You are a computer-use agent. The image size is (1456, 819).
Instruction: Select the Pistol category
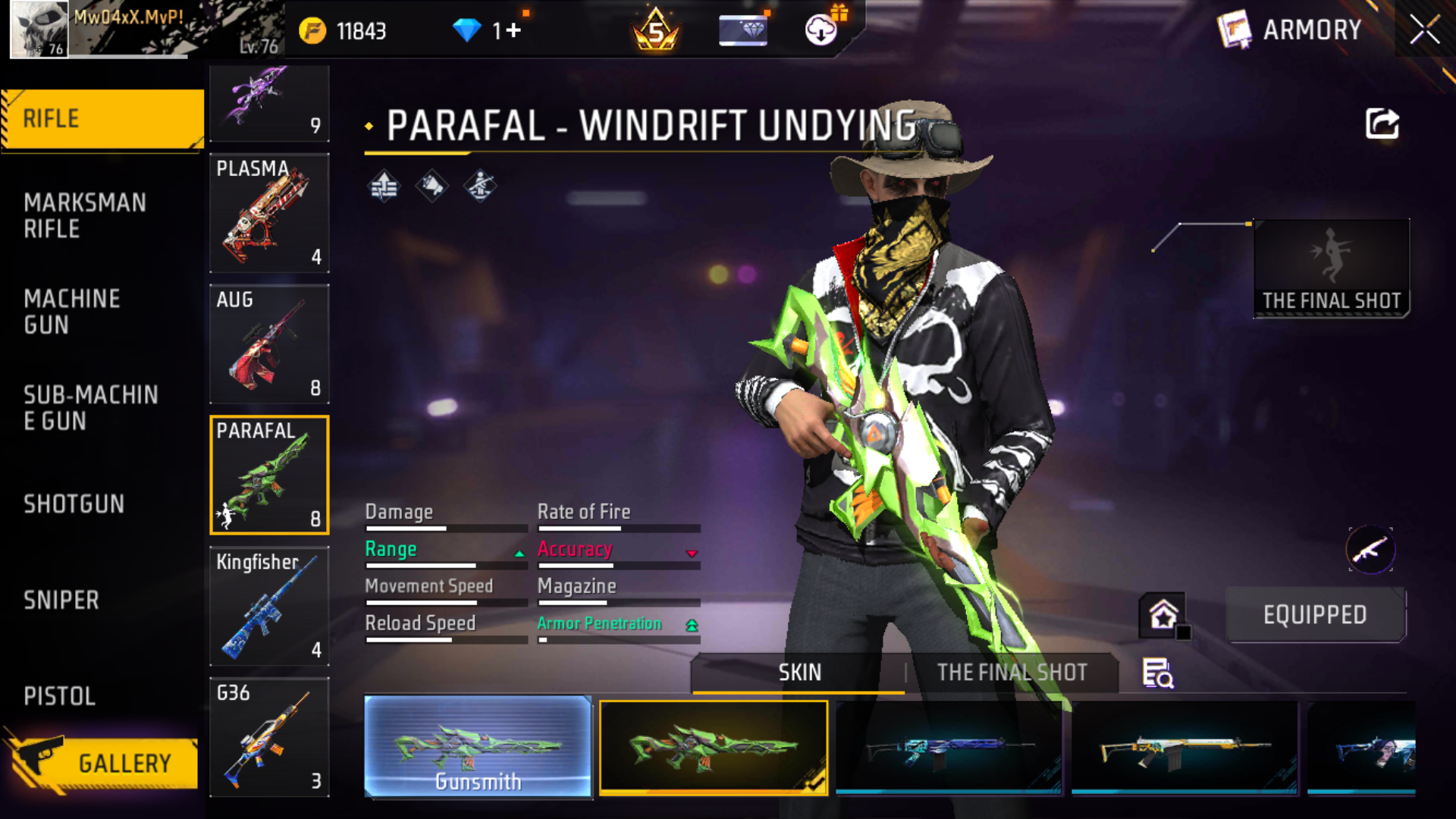[60, 696]
